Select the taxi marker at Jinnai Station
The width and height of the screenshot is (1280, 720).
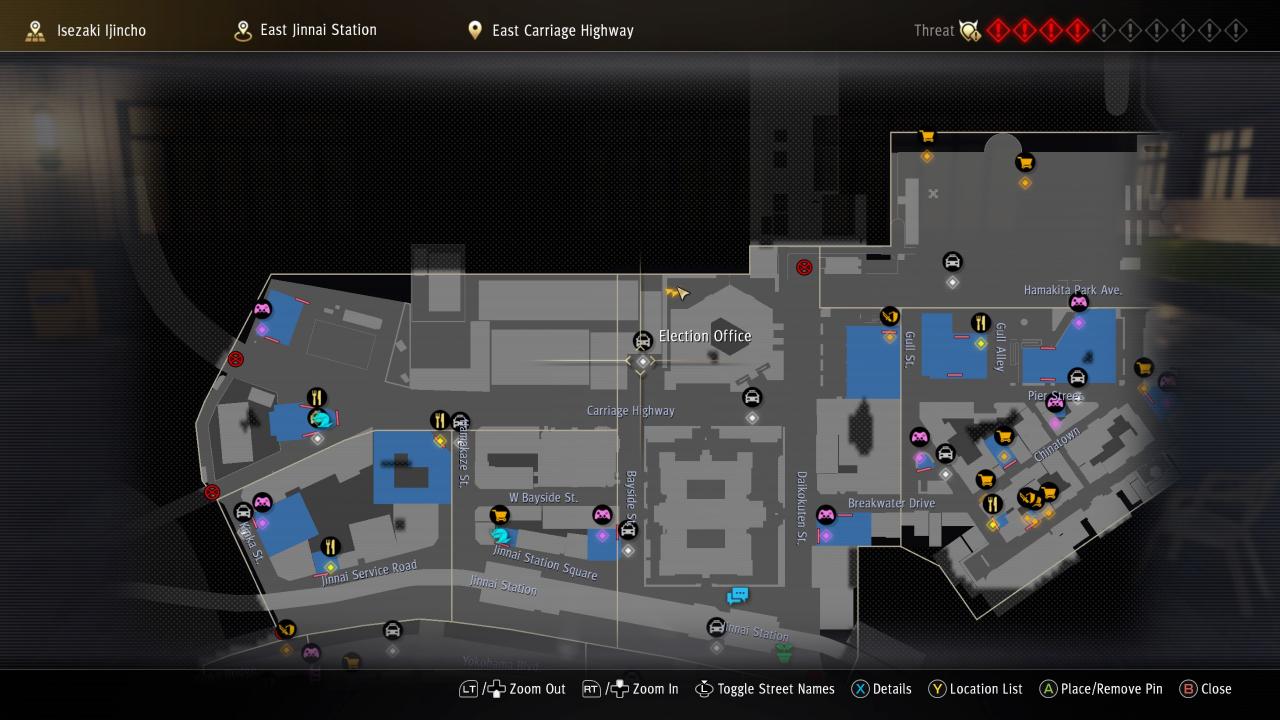[x=716, y=628]
